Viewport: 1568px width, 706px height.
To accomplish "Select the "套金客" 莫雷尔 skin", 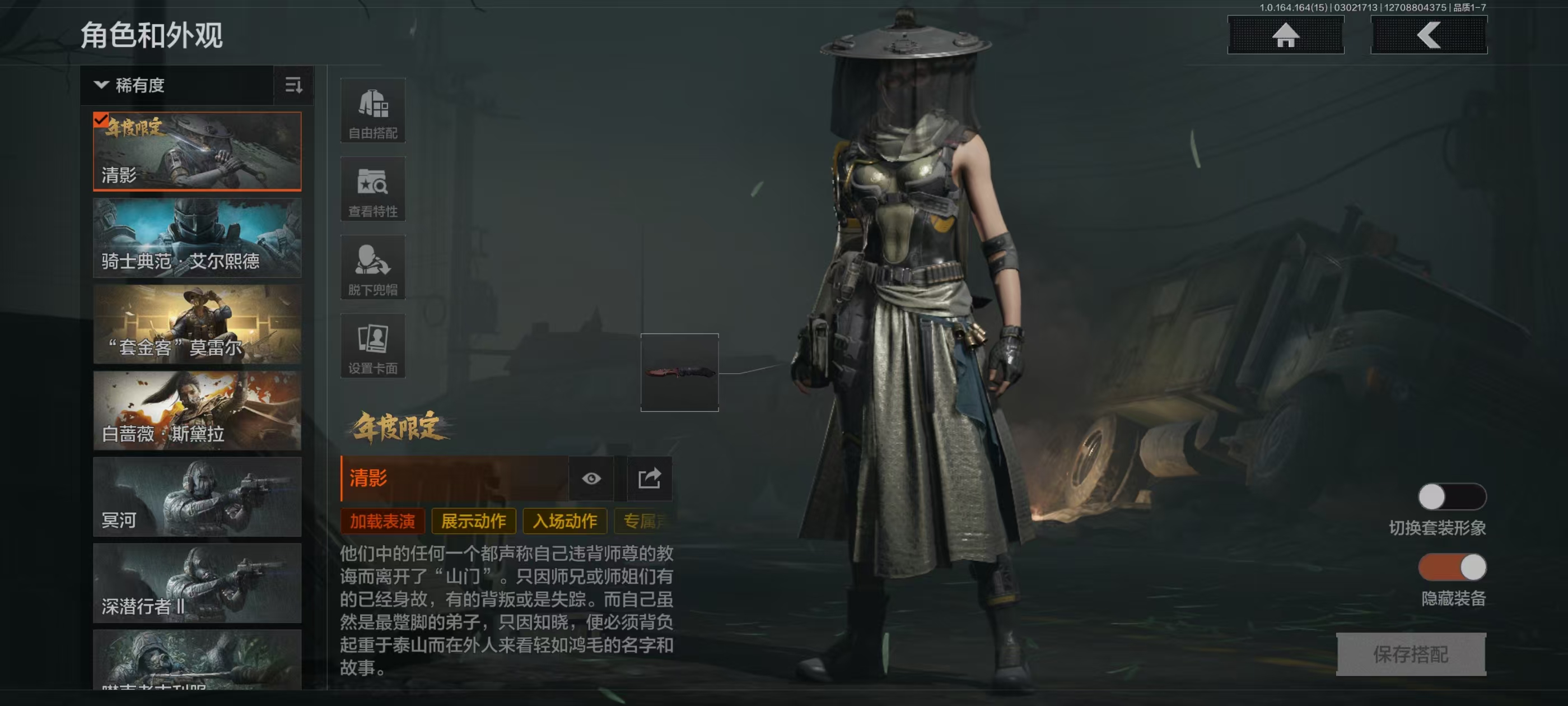I will coord(197,324).
